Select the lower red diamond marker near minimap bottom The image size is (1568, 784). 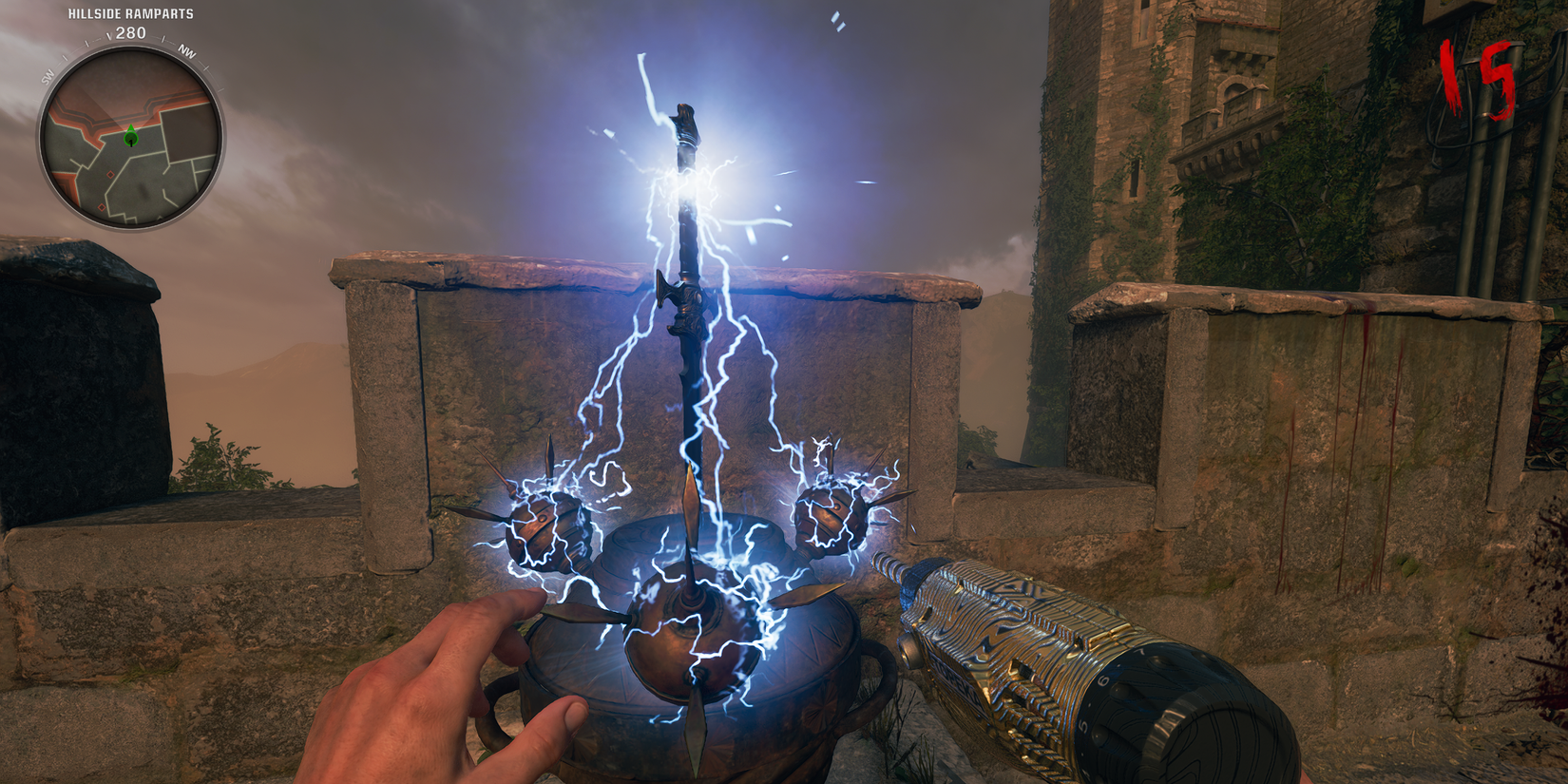(x=101, y=206)
